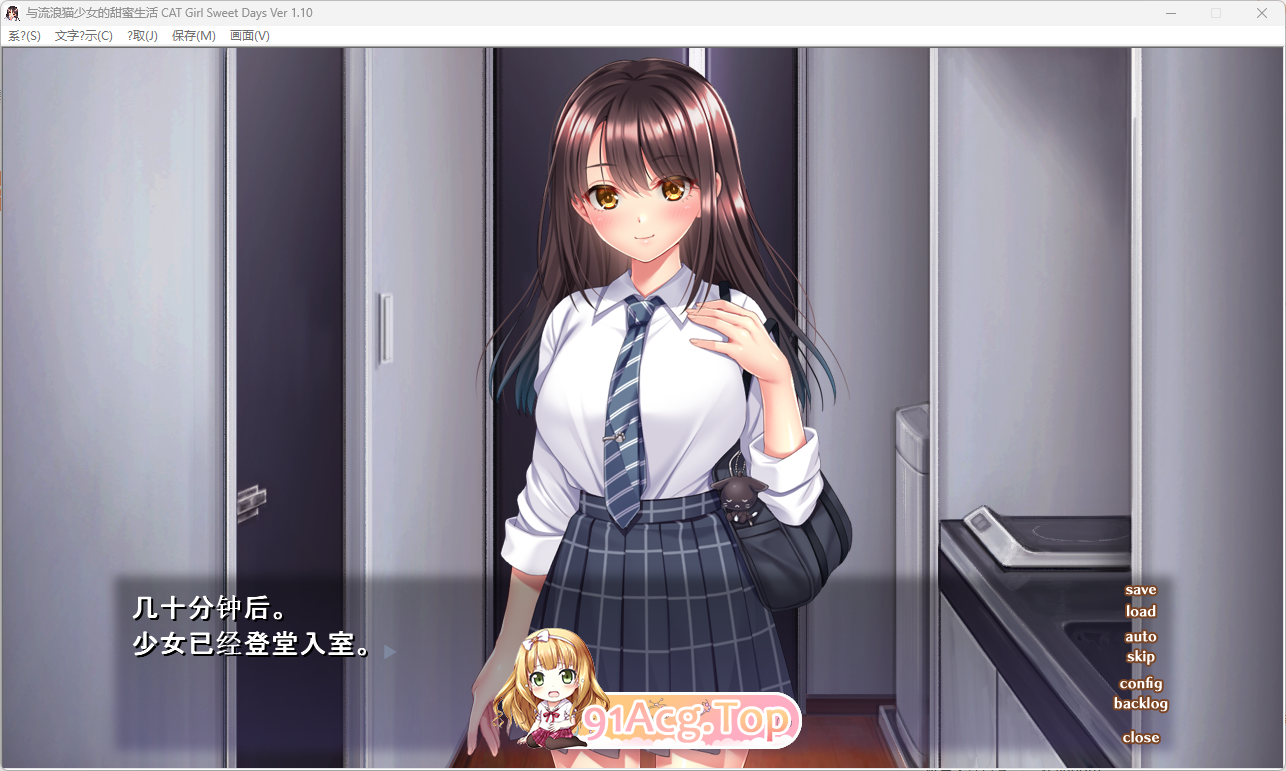Enable skip mode
Image resolution: width=1286 pixels, height=771 pixels.
pyautogui.click(x=1141, y=657)
